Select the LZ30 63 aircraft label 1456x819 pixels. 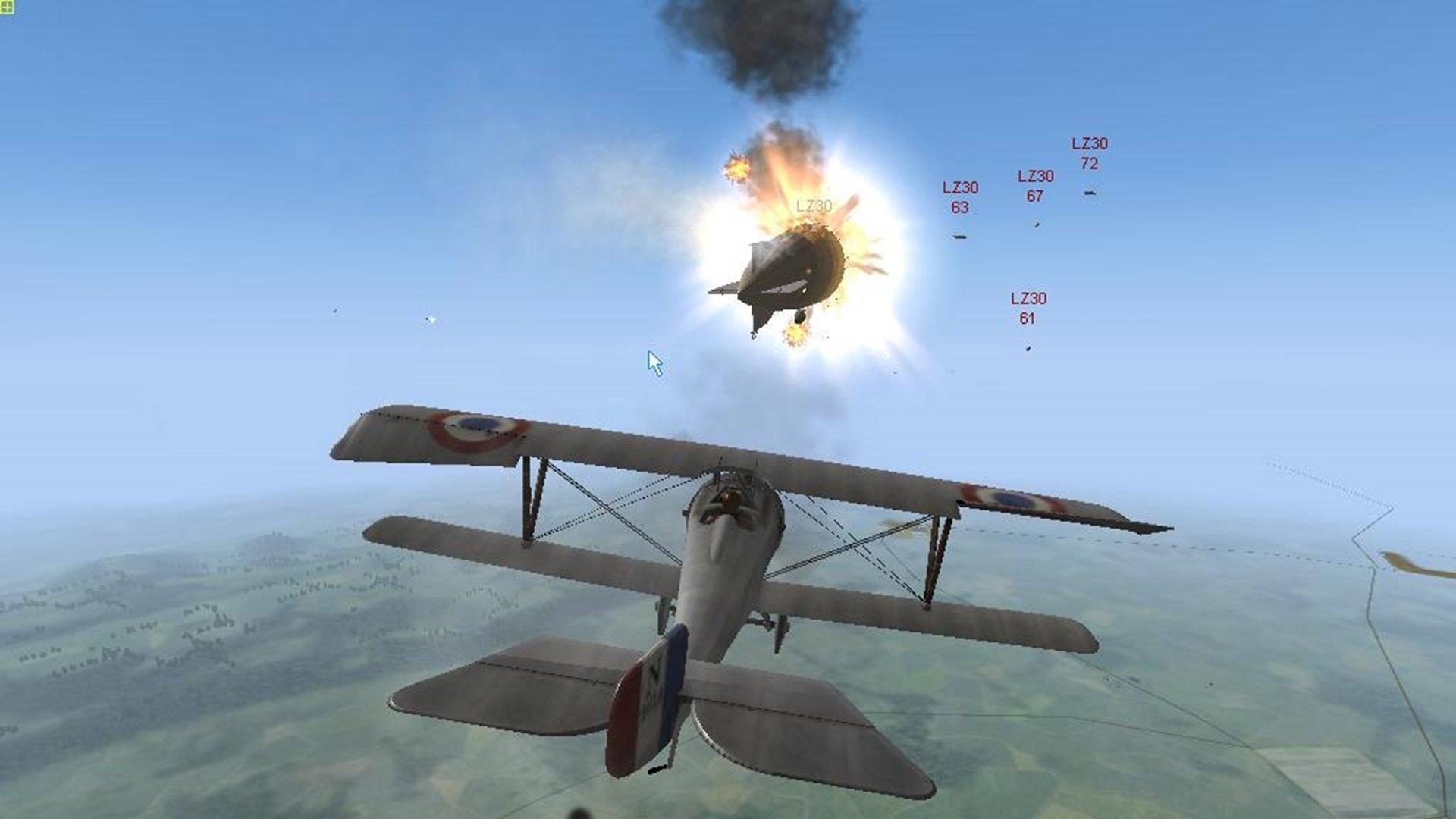pyautogui.click(x=960, y=194)
